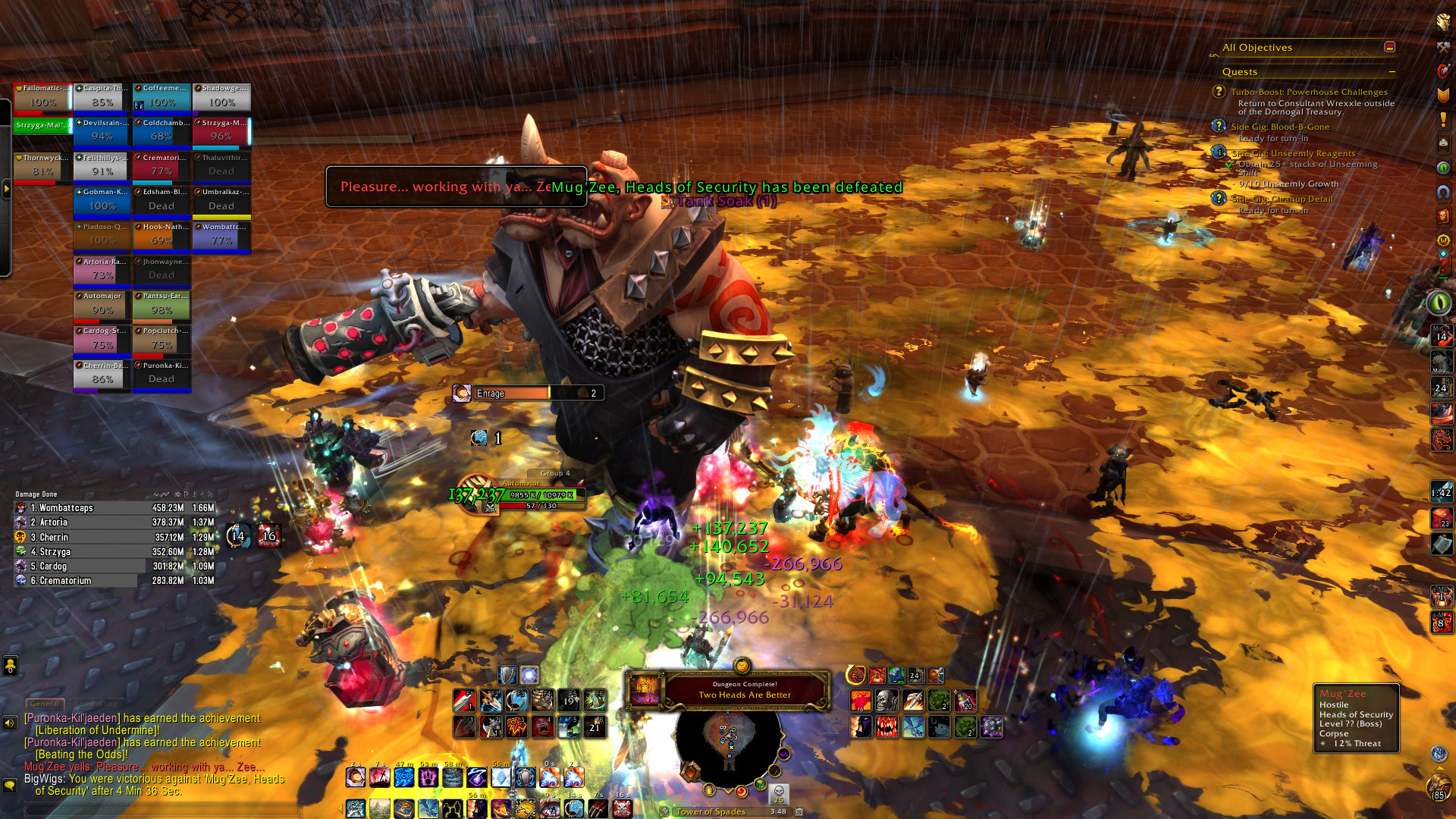Select Gobman's raid frame
Screen dimensions: 1456x819
click(102, 201)
